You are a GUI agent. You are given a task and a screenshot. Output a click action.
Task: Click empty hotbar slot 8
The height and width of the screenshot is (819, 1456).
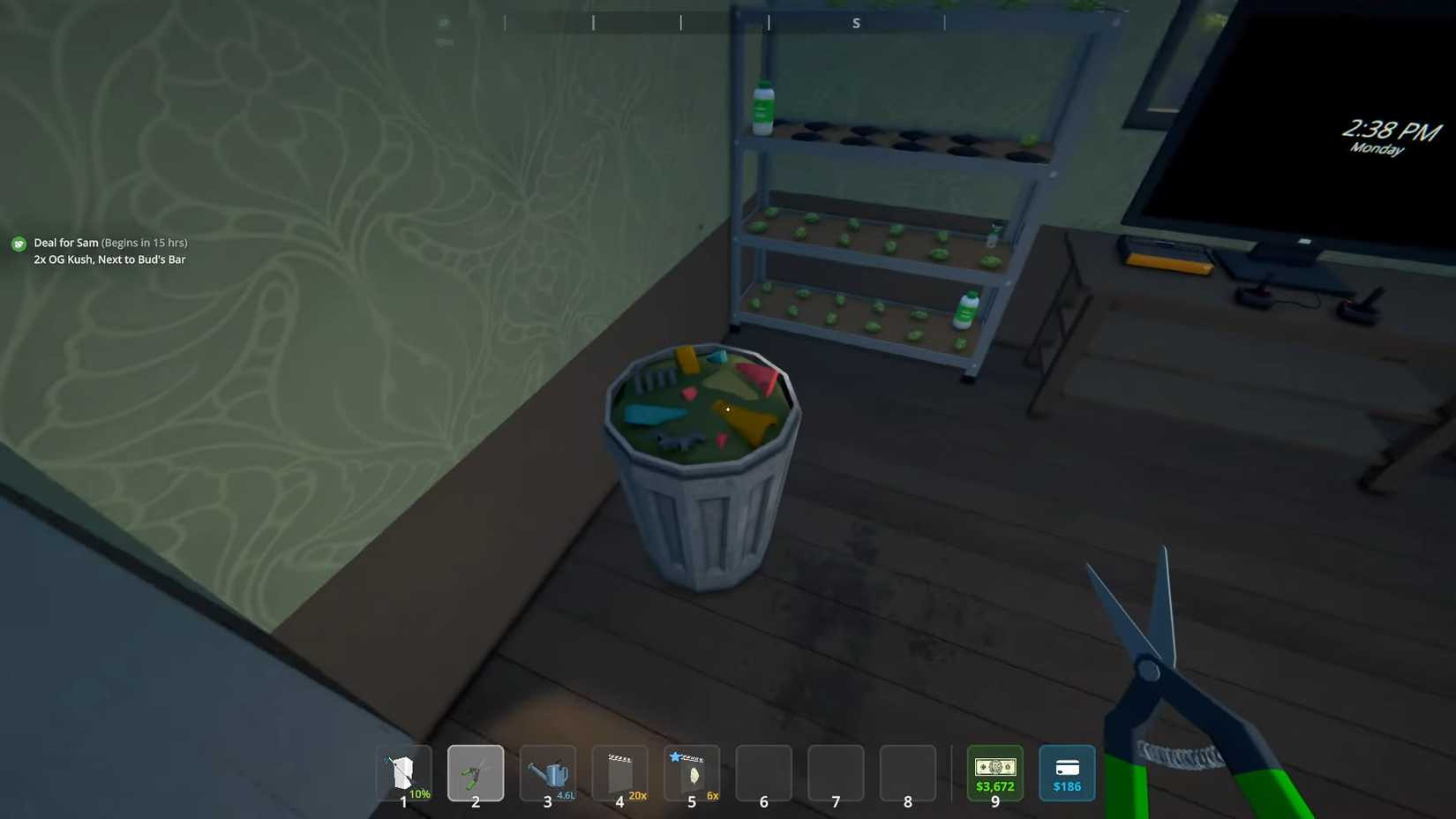pyautogui.click(x=907, y=772)
